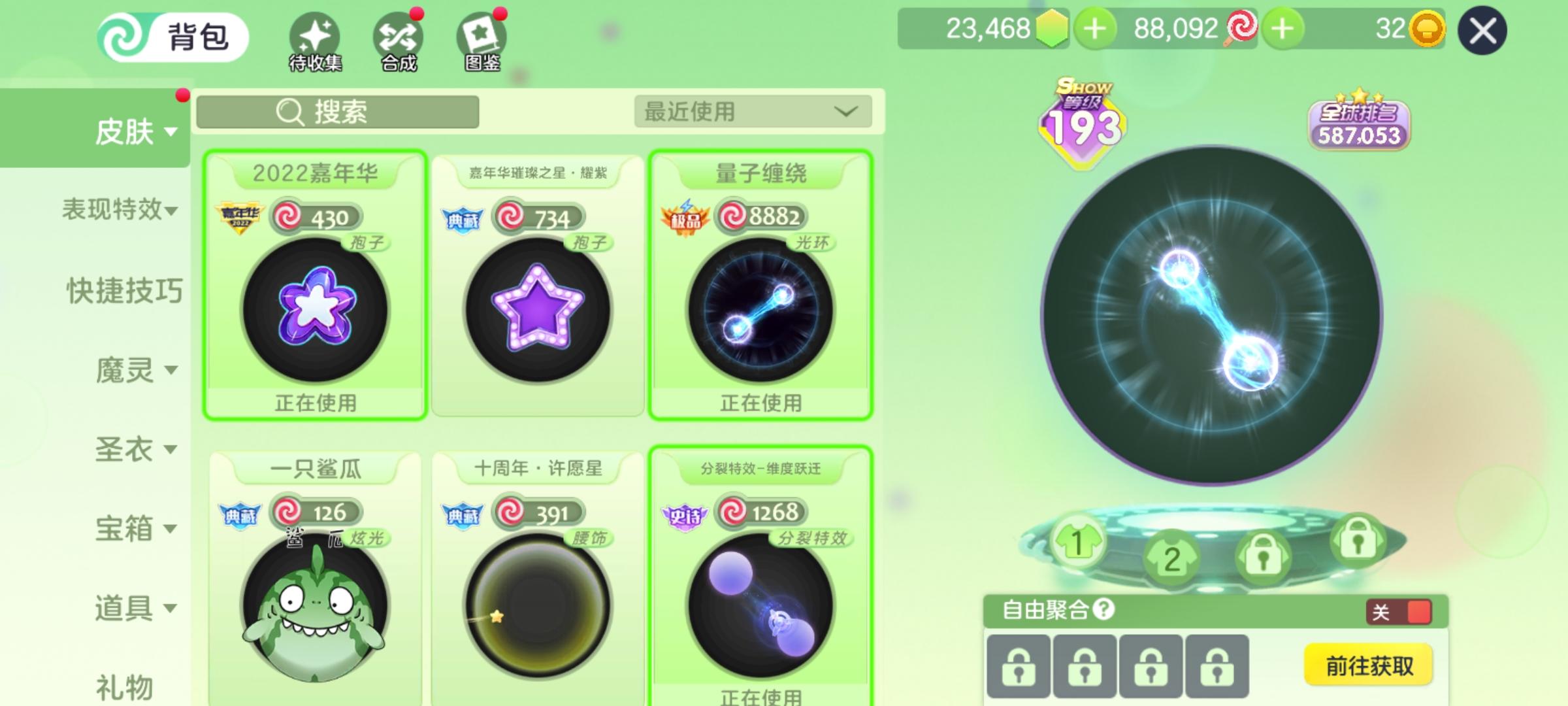Check the 全球排名 global ranking badge
The width and height of the screenshot is (1568, 706).
pos(1358,124)
